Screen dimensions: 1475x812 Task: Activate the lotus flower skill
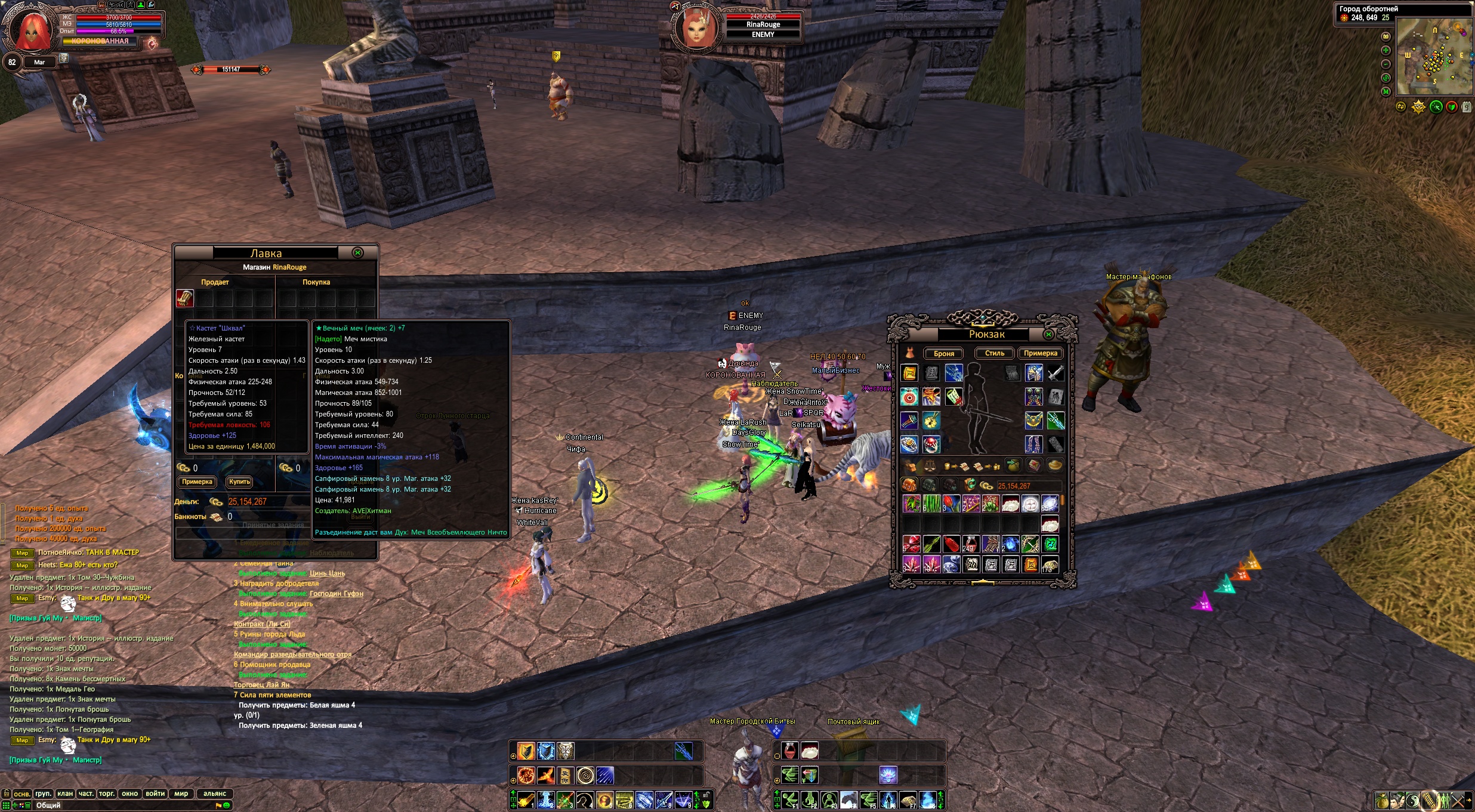[x=888, y=775]
